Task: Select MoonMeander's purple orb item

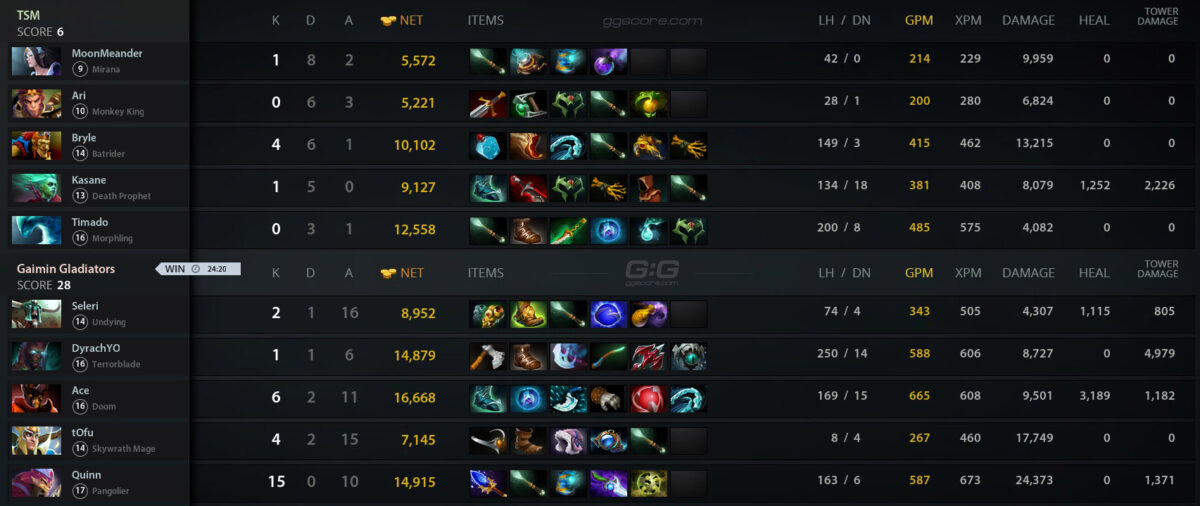Action: point(608,62)
